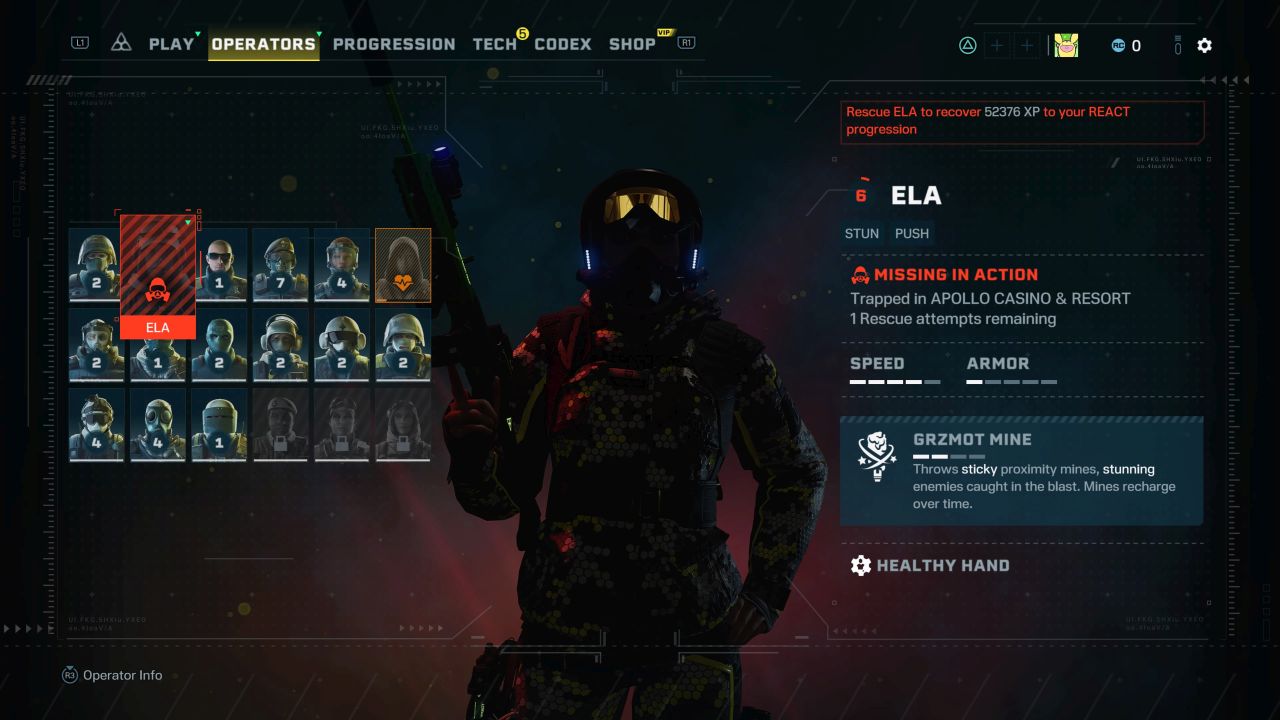1280x720 pixels.
Task: Open settings with the gear icon
Action: click(1204, 45)
